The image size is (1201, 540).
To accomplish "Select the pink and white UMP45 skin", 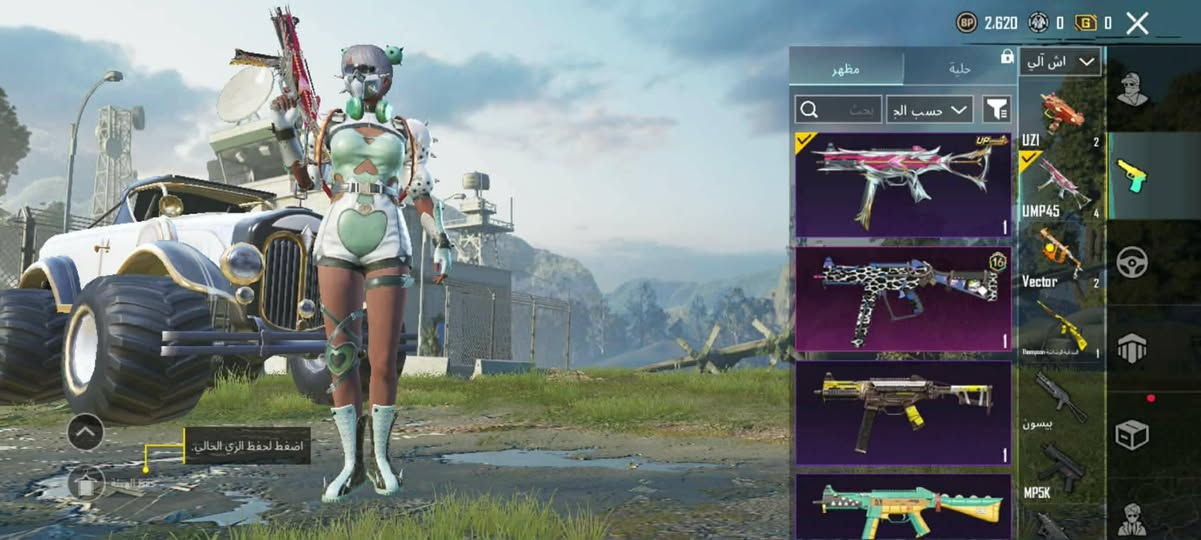I will (x=902, y=186).
